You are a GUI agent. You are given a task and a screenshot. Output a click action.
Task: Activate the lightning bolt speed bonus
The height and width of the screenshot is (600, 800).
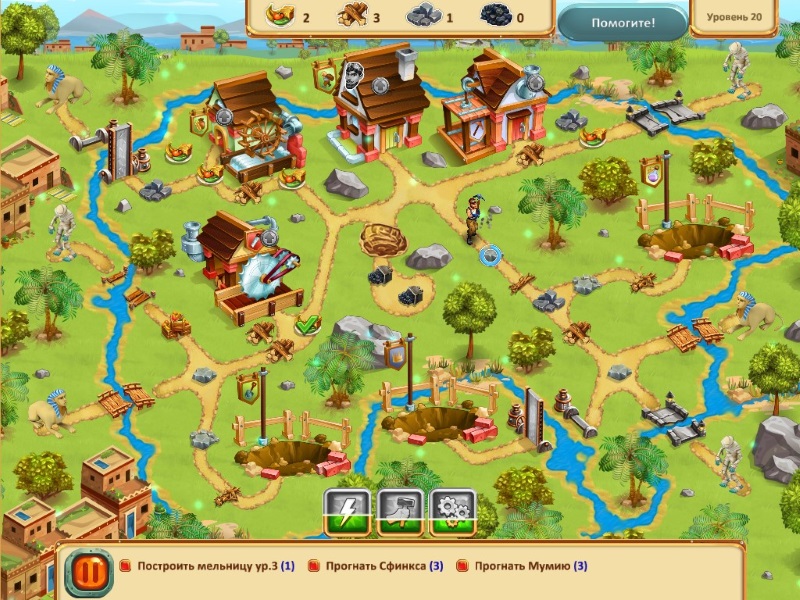pos(347,511)
